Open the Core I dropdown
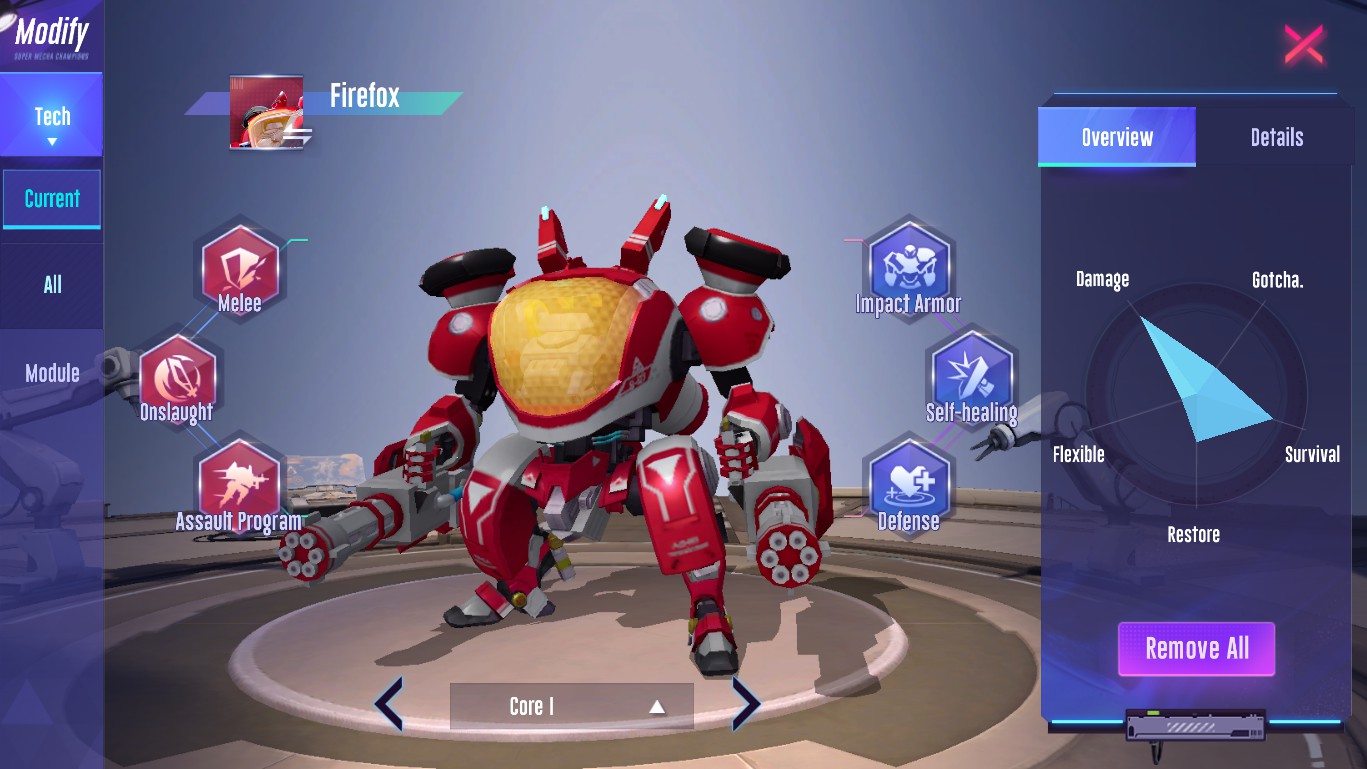This screenshot has height=769, width=1367. 571,706
